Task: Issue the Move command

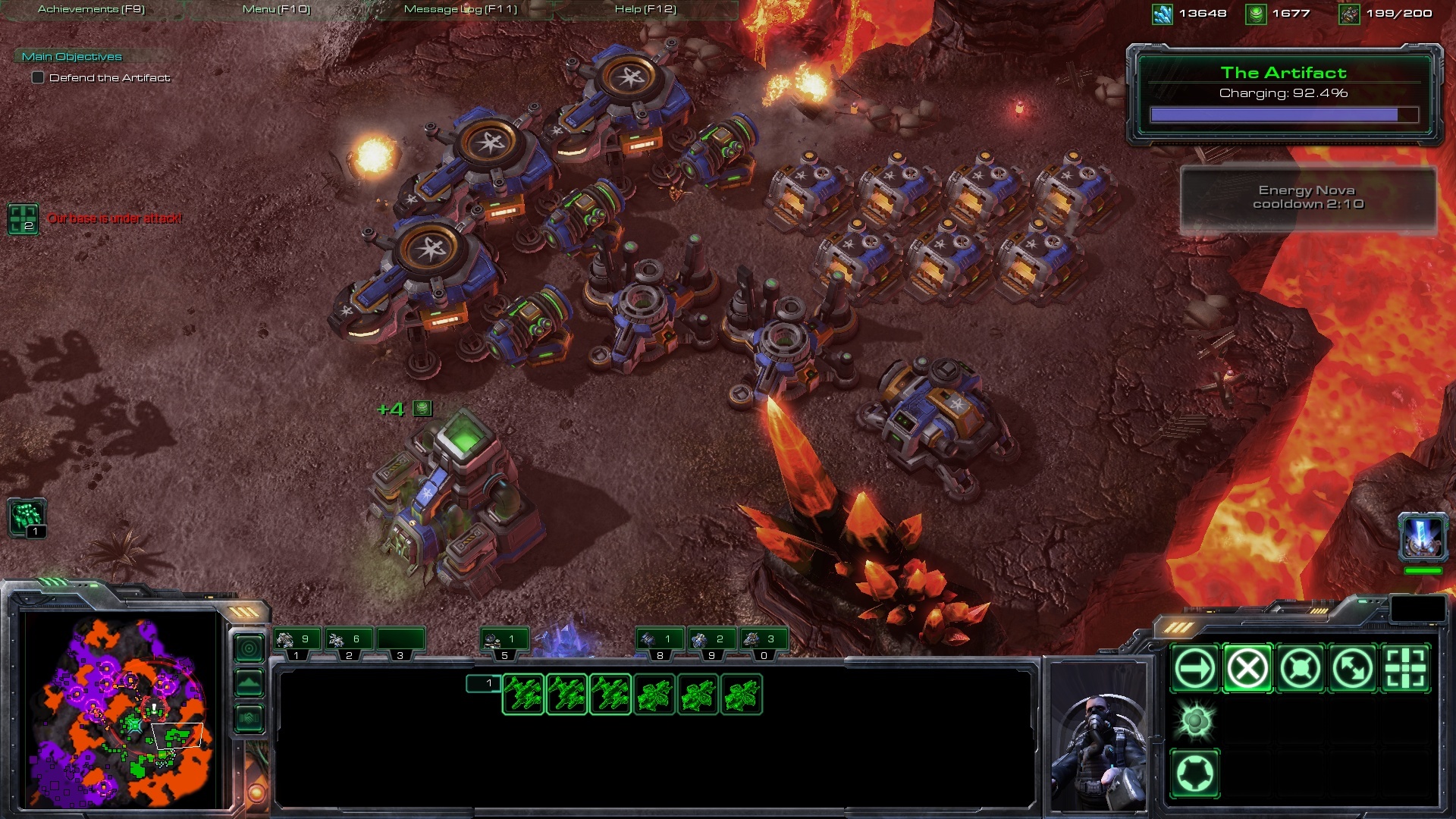Action: tap(1195, 669)
